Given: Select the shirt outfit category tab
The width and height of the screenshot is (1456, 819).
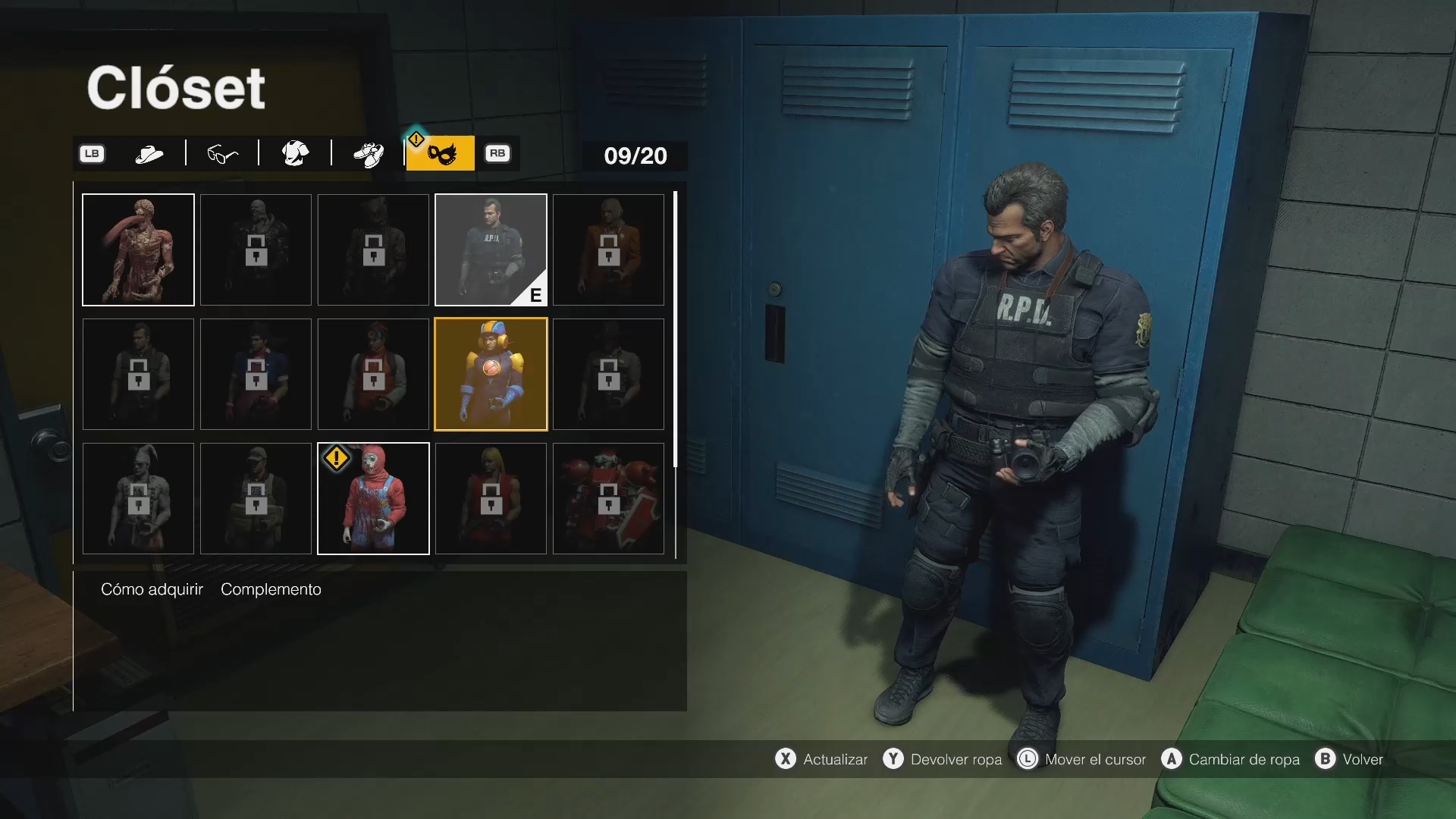Looking at the screenshot, I should (295, 154).
